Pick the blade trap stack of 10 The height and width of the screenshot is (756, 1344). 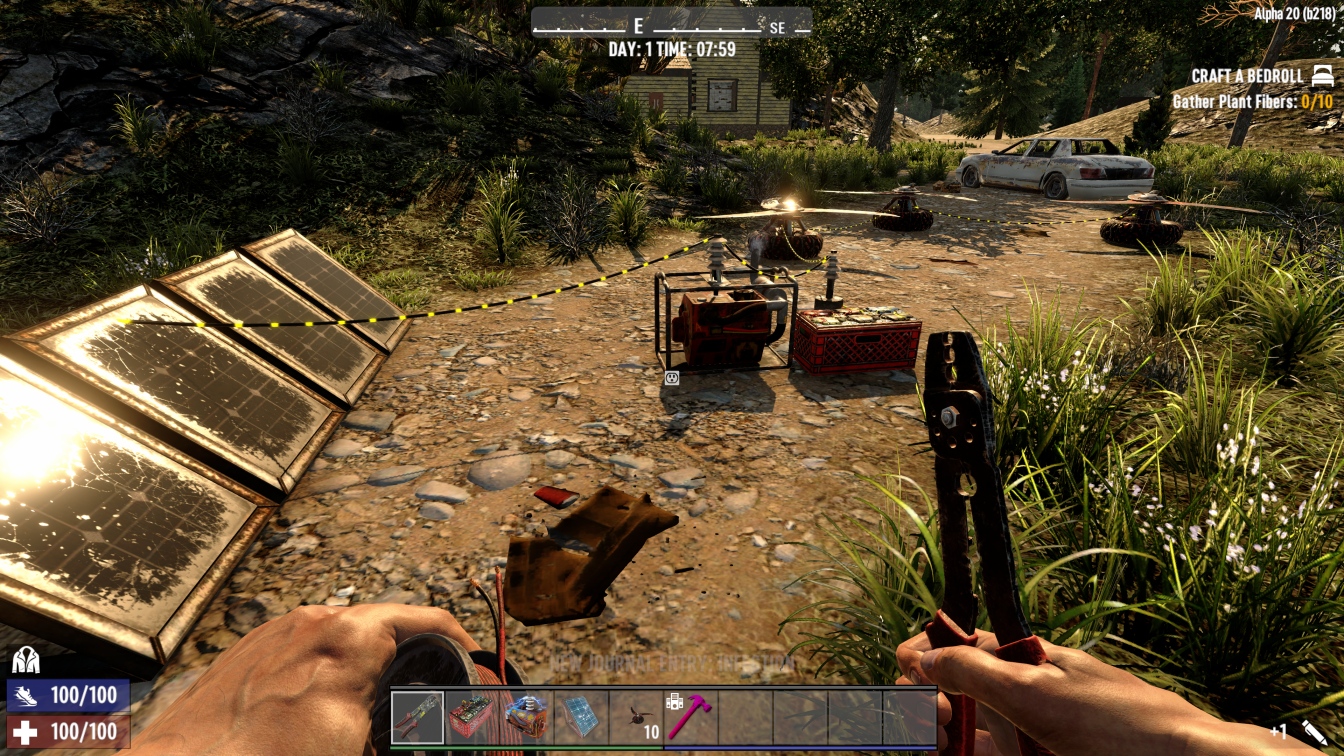pyautogui.click(x=636, y=717)
